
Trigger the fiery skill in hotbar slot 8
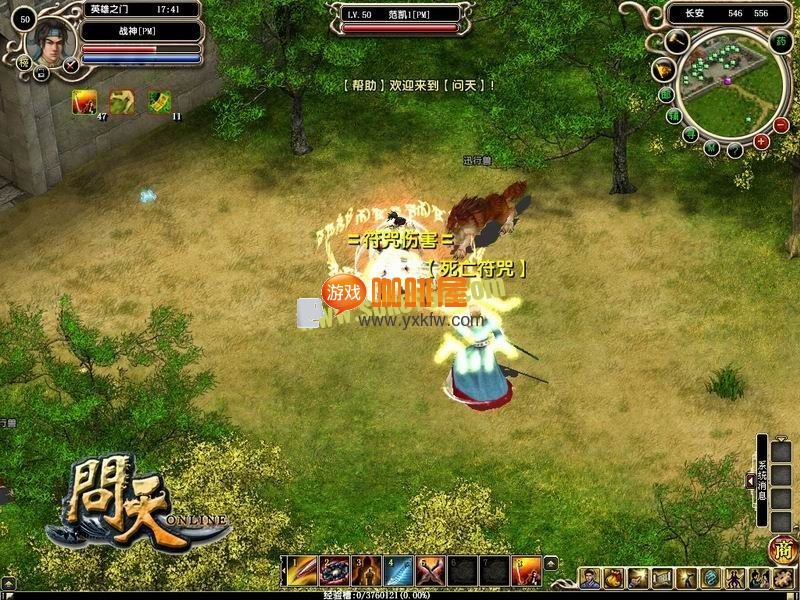526,571
